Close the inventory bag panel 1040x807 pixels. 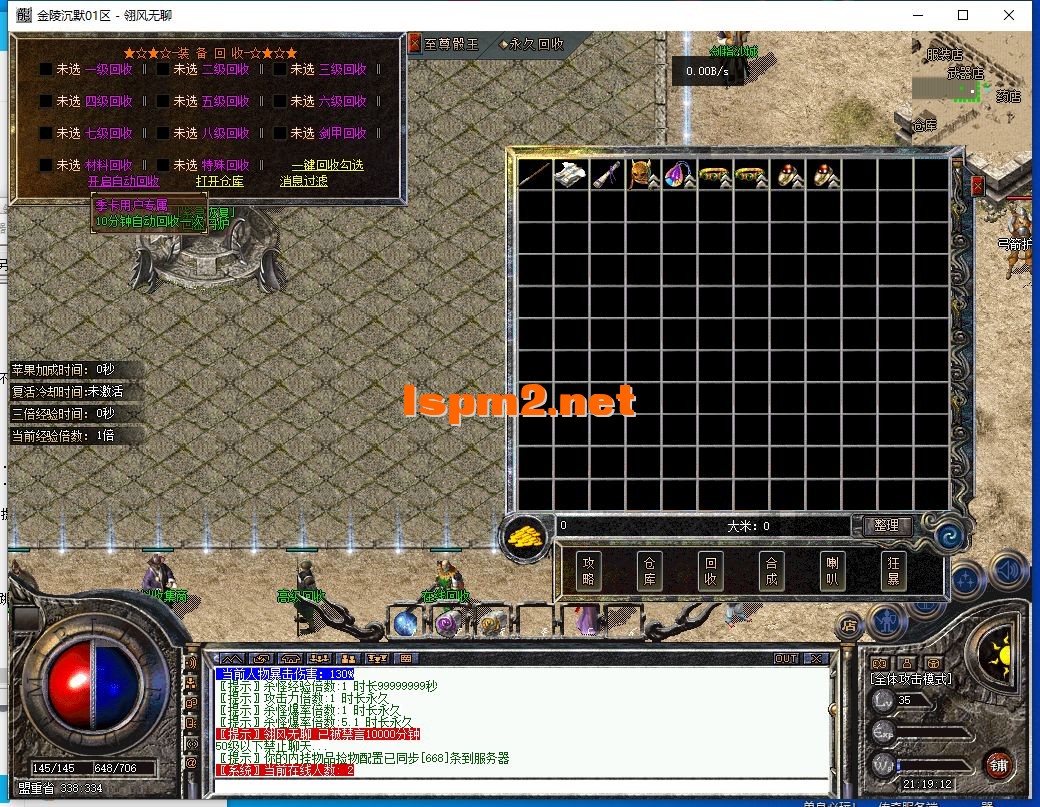[977, 186]
